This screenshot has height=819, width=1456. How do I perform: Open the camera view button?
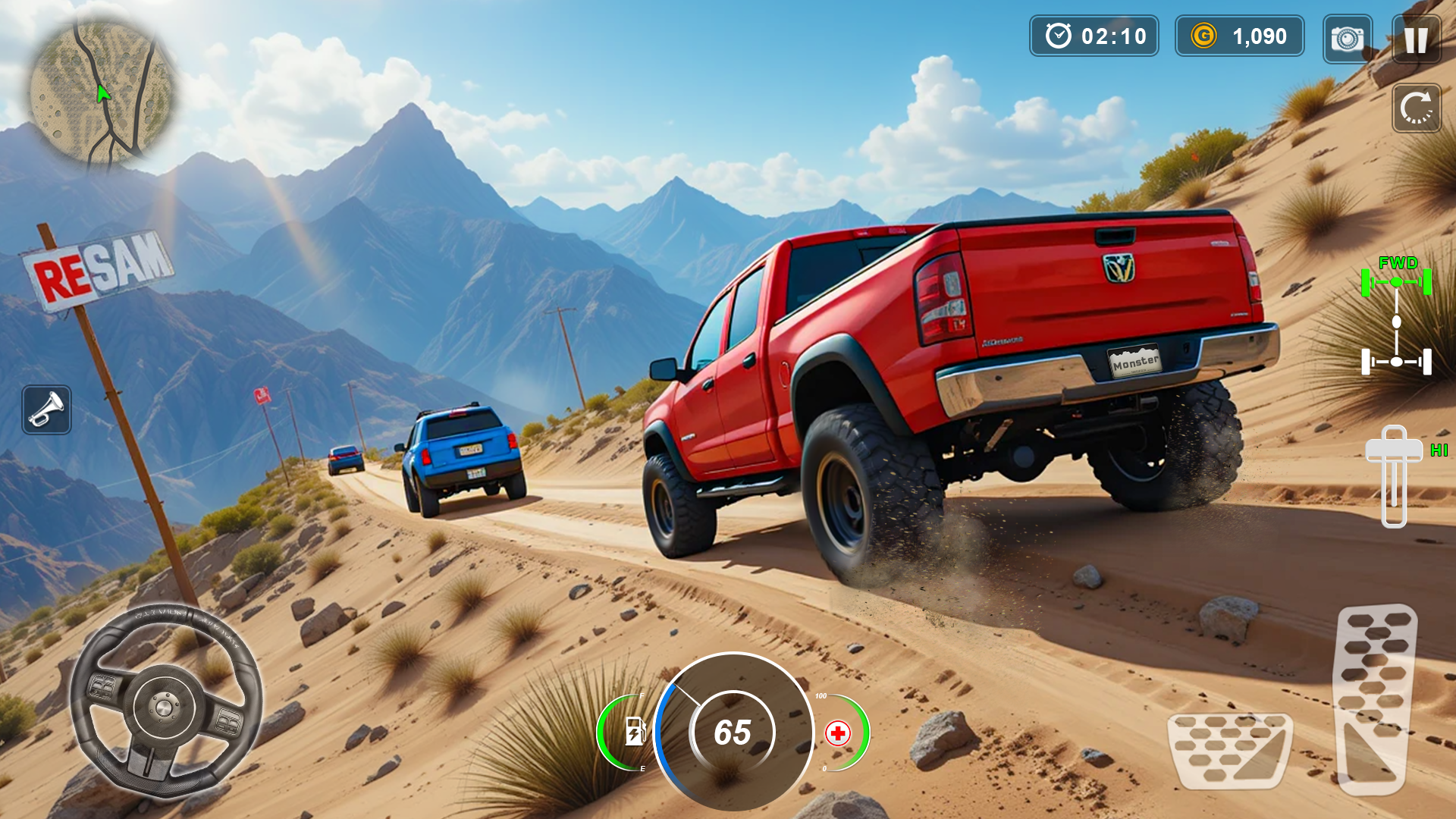[1347, 38]
